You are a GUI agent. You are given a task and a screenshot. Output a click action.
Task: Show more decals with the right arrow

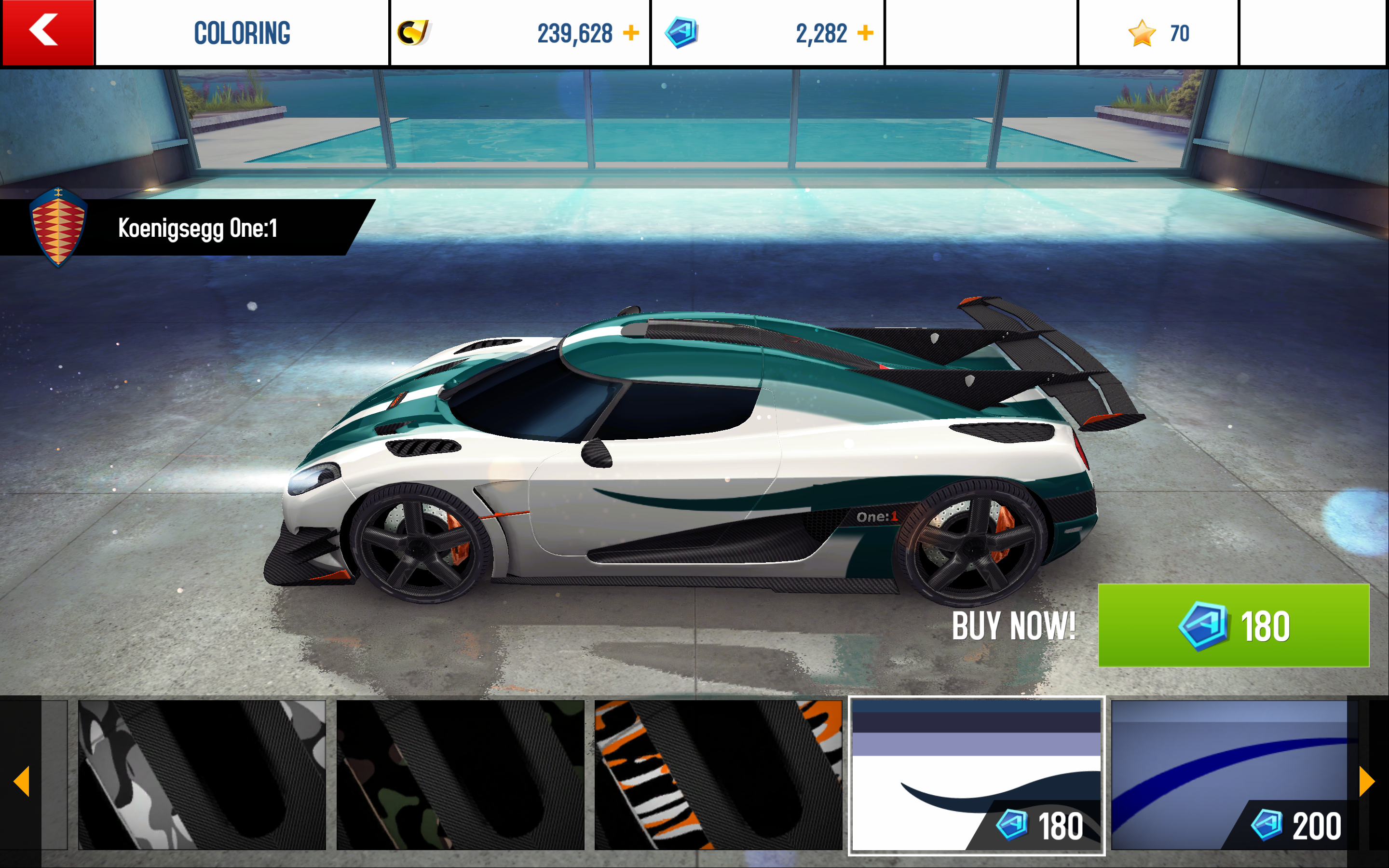pos(1367,781)
